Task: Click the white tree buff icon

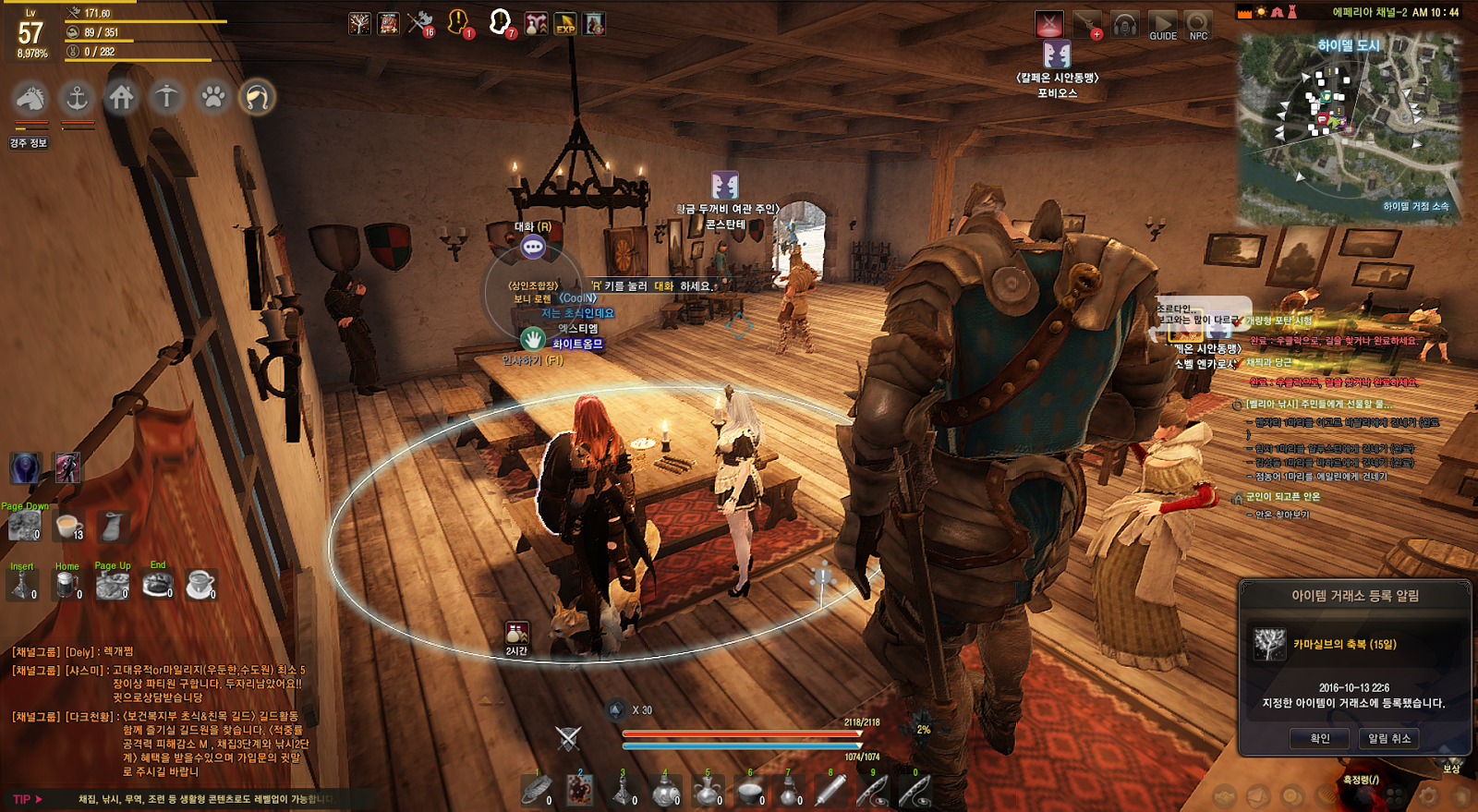Action: pyautogui.click(x=359, y=23)
